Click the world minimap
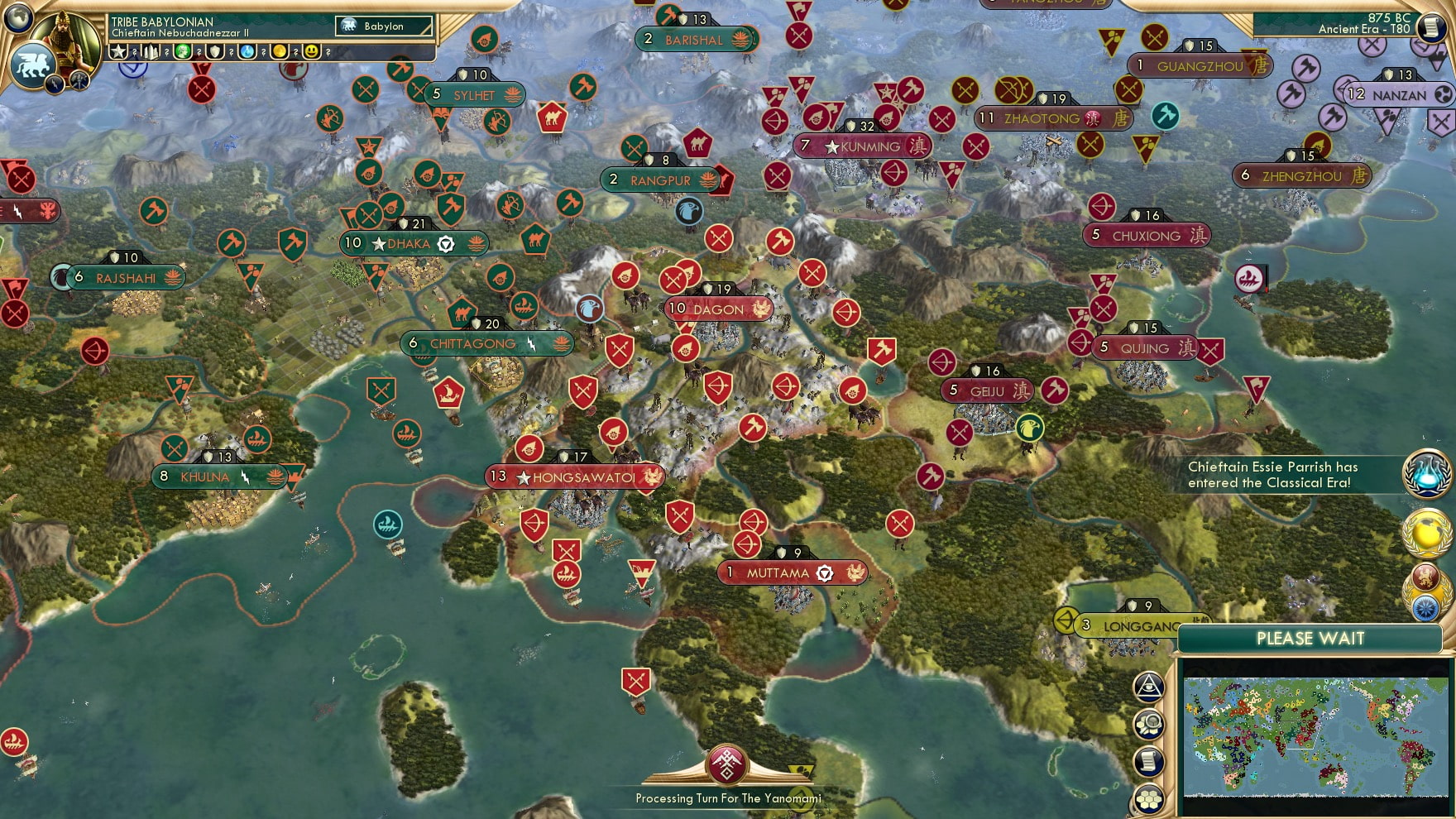The image size is (1456, 819). click(1317, 736)
